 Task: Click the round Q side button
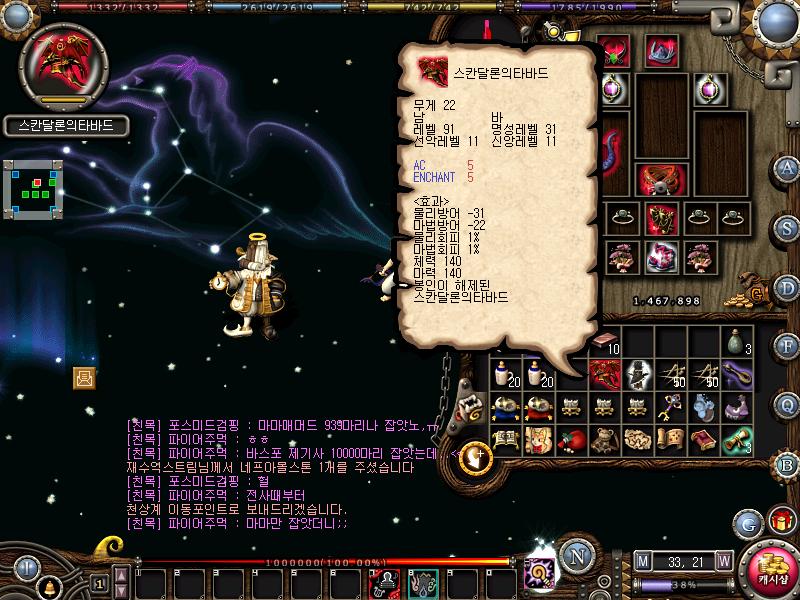[x=788, y=406]
